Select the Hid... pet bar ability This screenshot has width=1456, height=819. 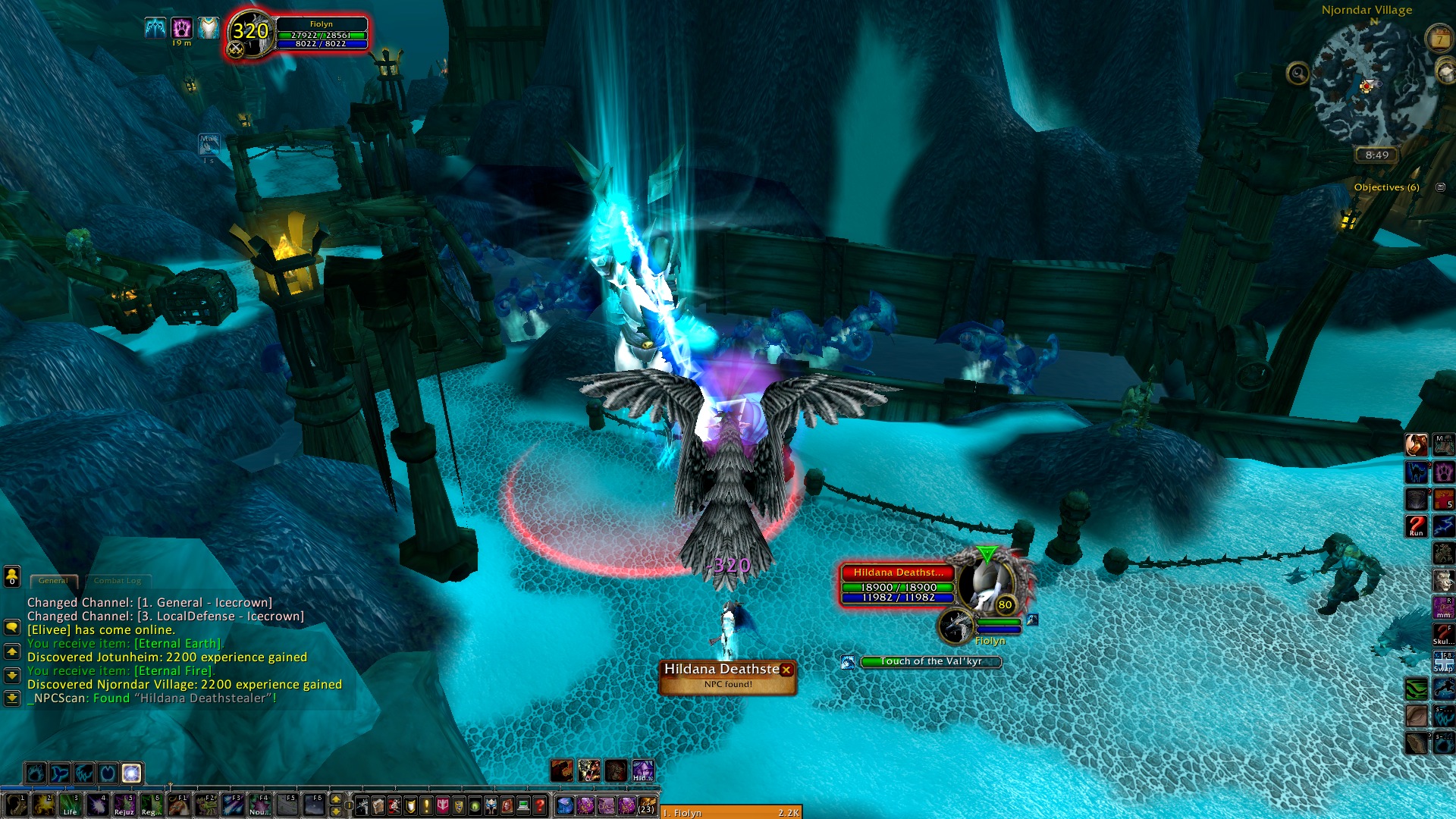(x=642, y=770)
